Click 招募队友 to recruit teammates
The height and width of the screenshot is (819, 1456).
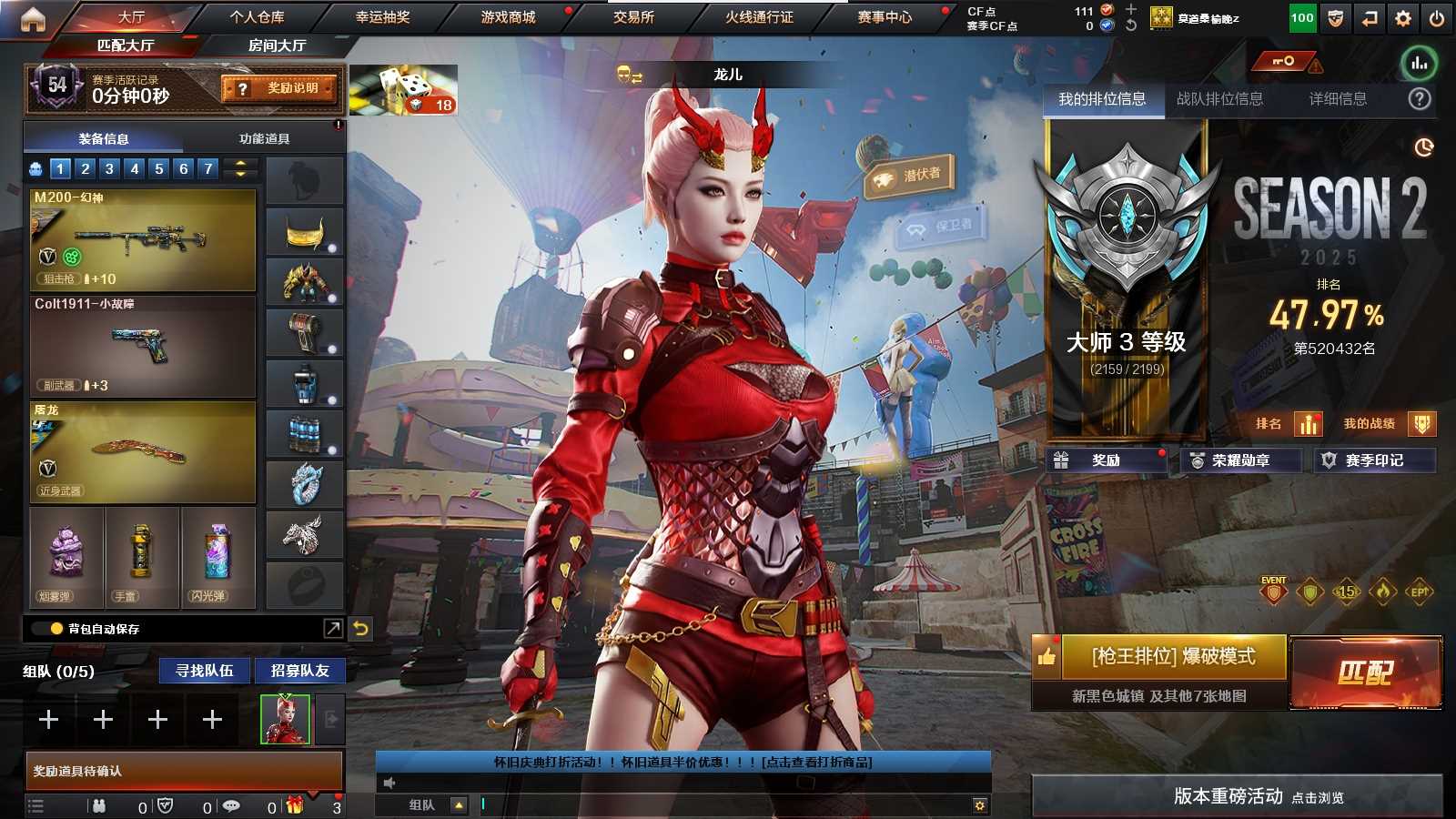[x=299, y=671]
